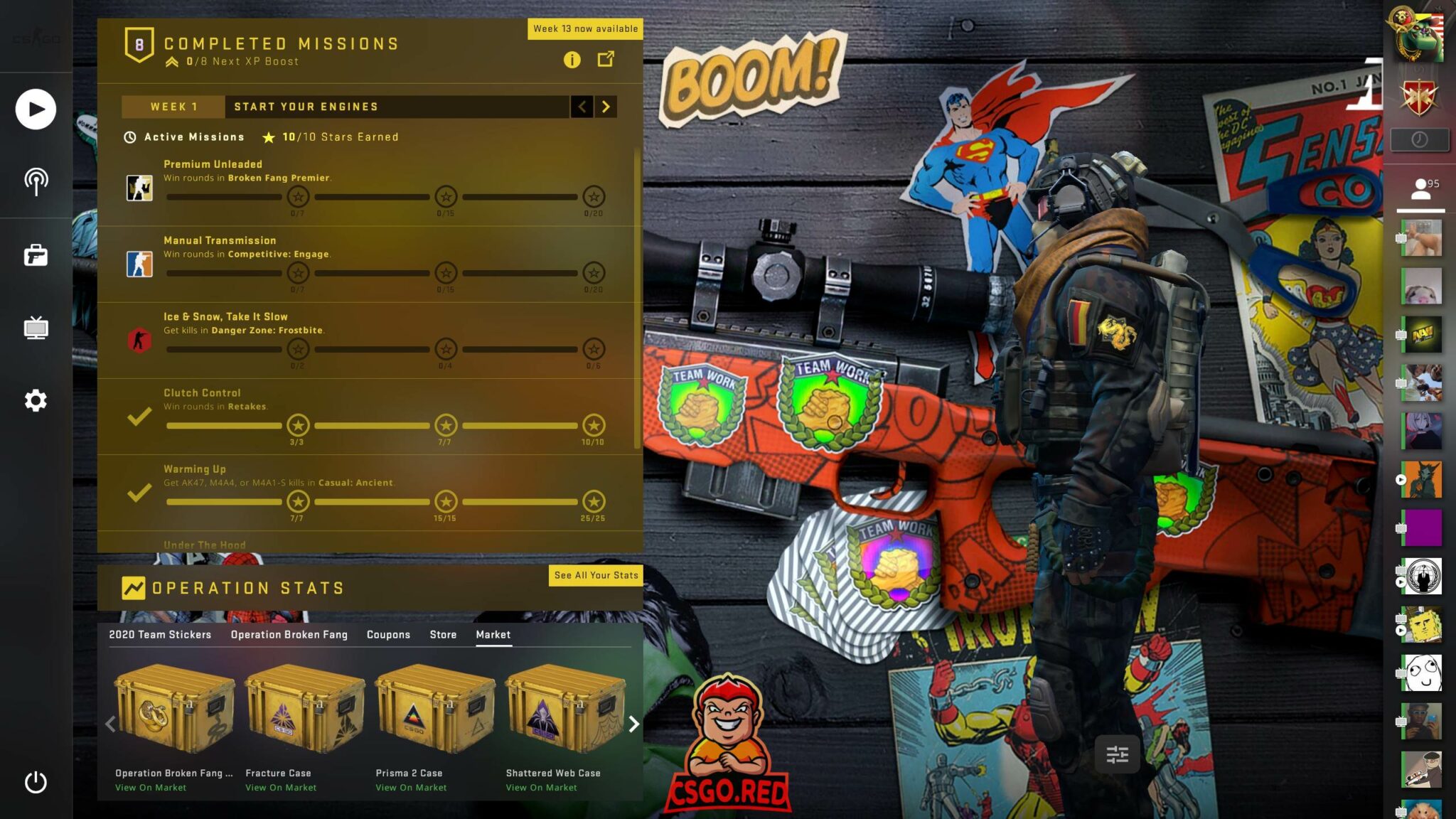Click the Week 13 now available banner
The width and height of the screenshot is (1456, 819).
(x=584, y=28)
